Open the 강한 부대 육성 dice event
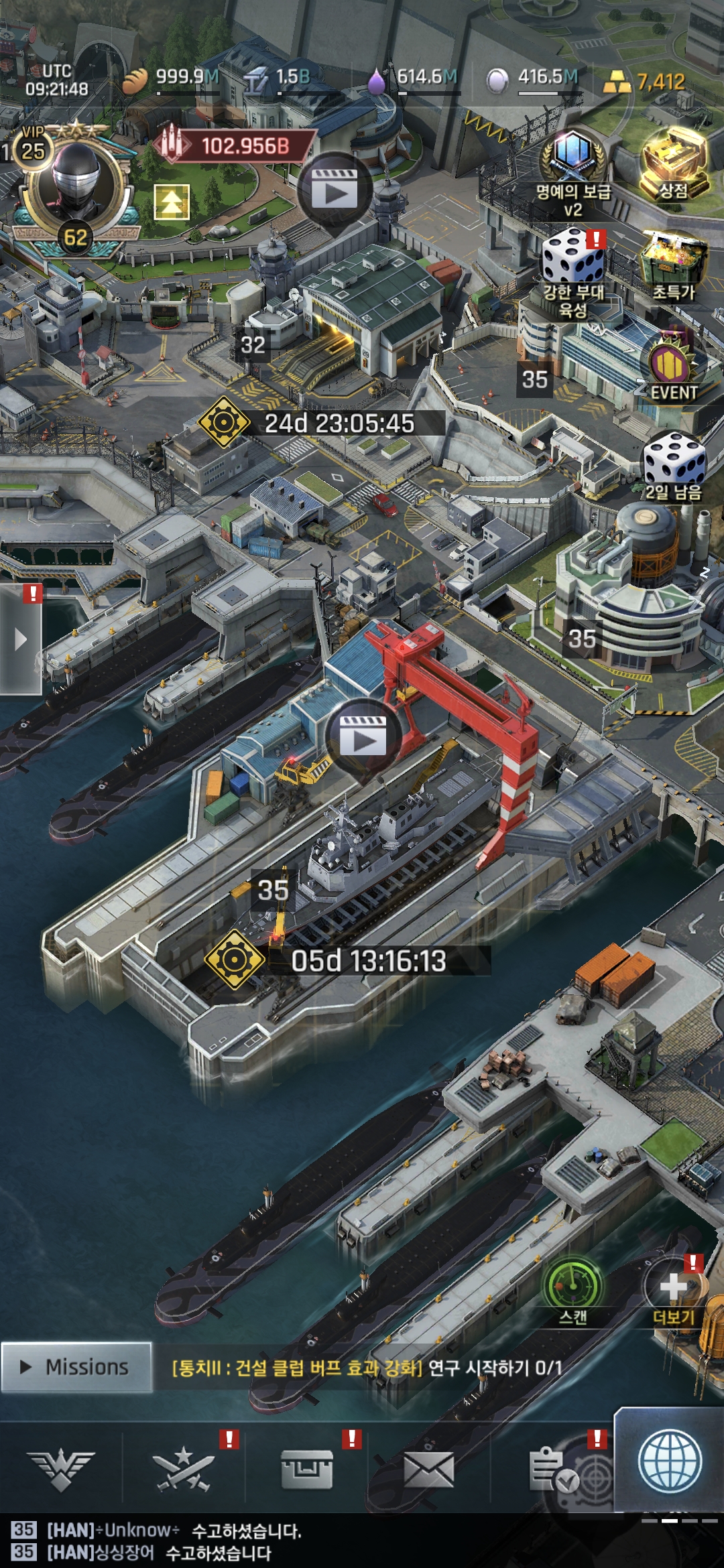 [573, 268]
